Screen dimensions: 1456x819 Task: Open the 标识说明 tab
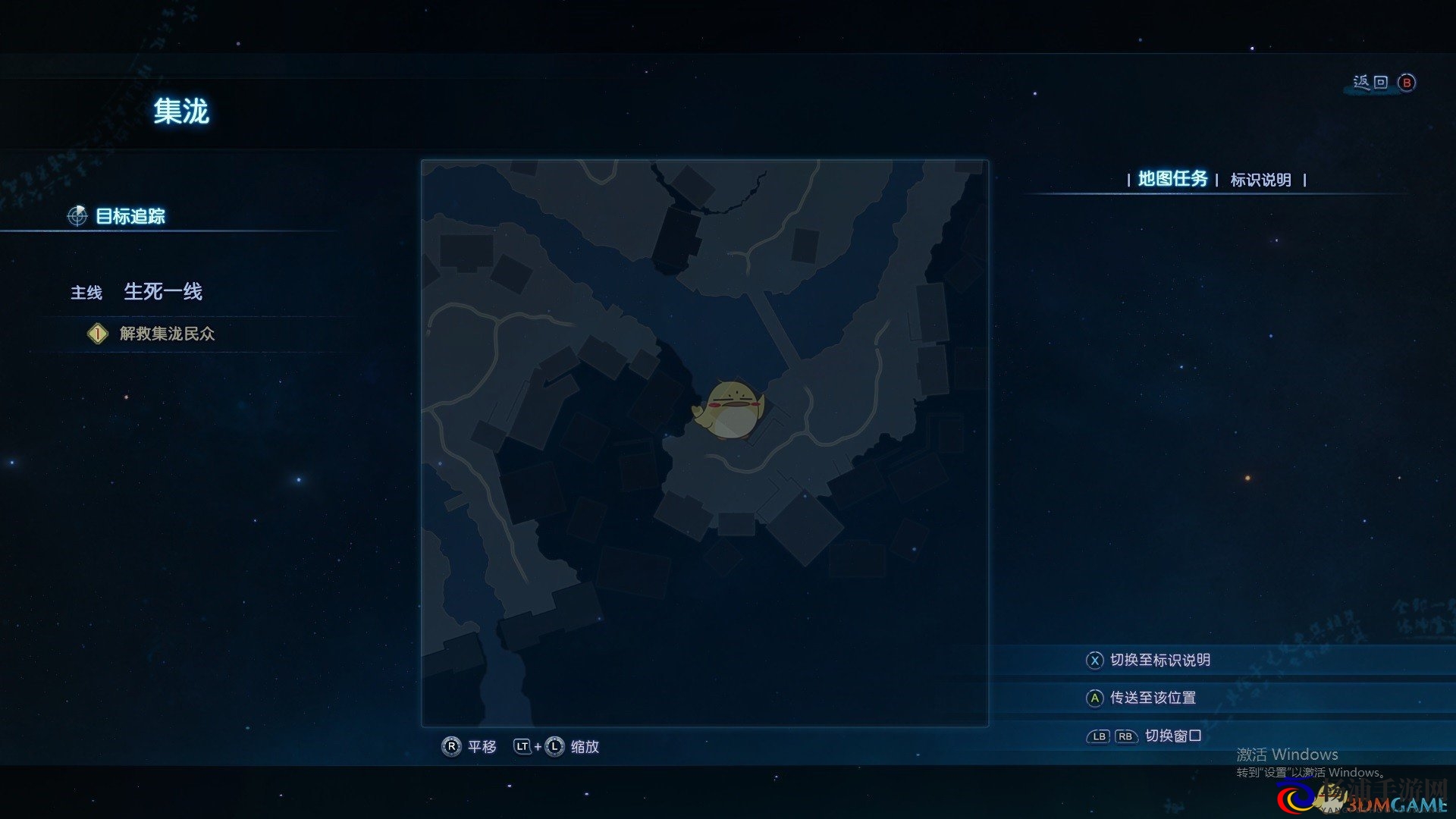click(x=1260, y=180)
